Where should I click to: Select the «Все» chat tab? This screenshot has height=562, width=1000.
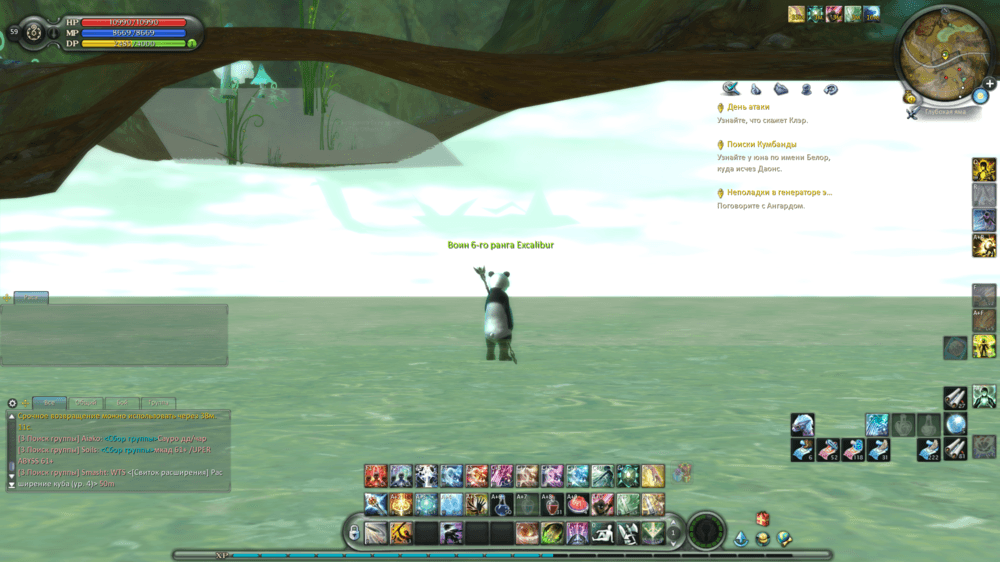(49, 402)
